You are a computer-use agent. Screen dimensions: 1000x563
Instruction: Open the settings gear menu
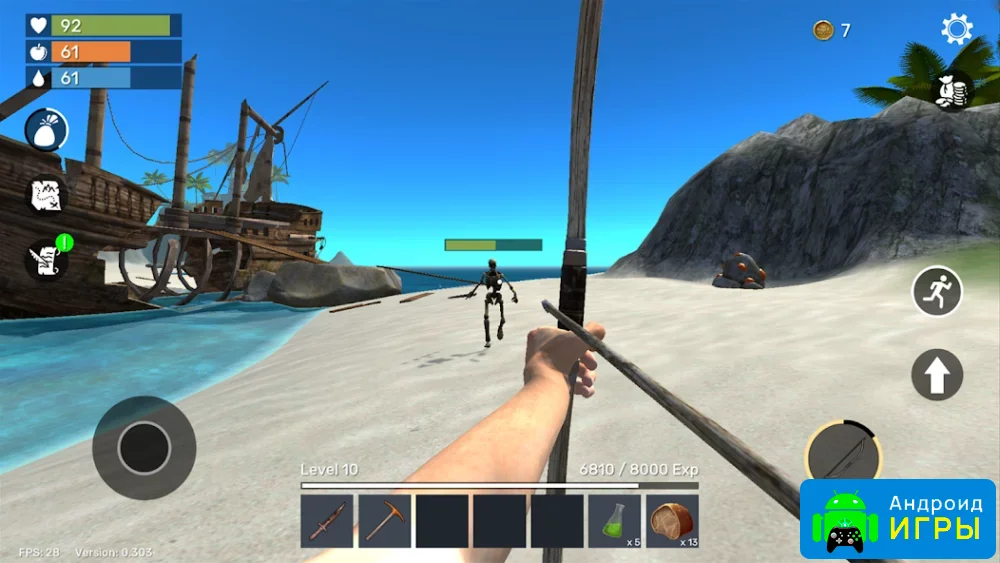point(956,29)
